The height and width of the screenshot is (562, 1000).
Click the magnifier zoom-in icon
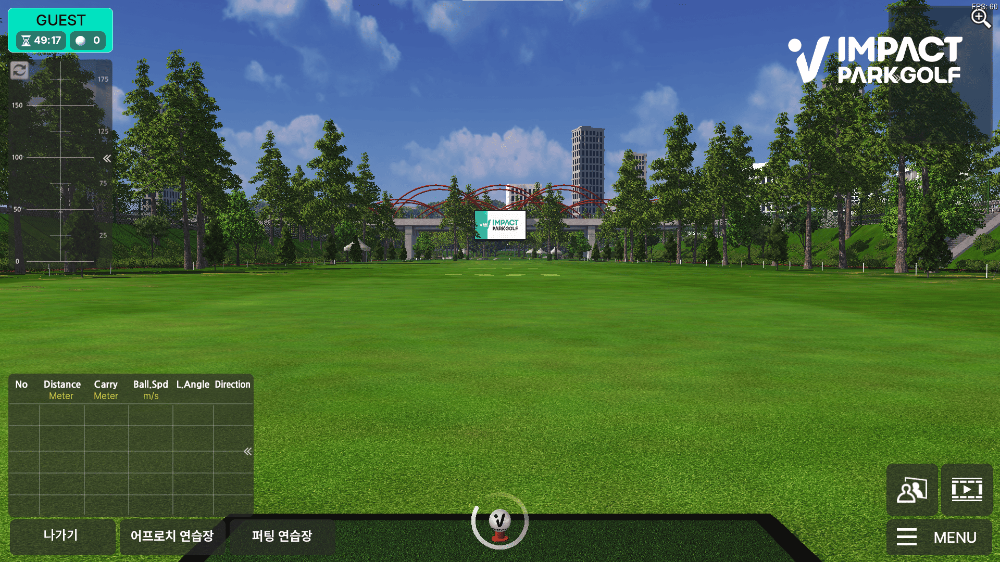pyautogui.click(x=981, y=18)
